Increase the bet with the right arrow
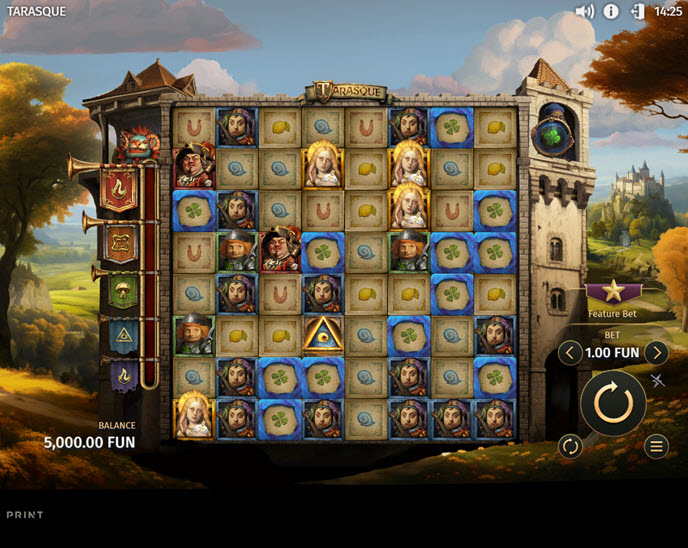This screenshot has height=548, width=688. click(656, 353)
